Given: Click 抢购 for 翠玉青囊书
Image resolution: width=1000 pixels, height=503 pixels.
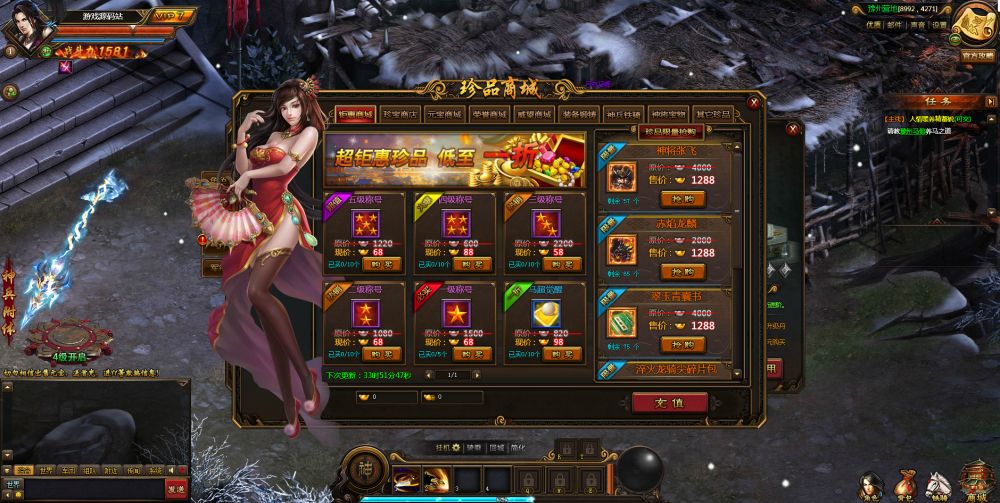Looking at the screenshot, I should (x=682, y=344).
